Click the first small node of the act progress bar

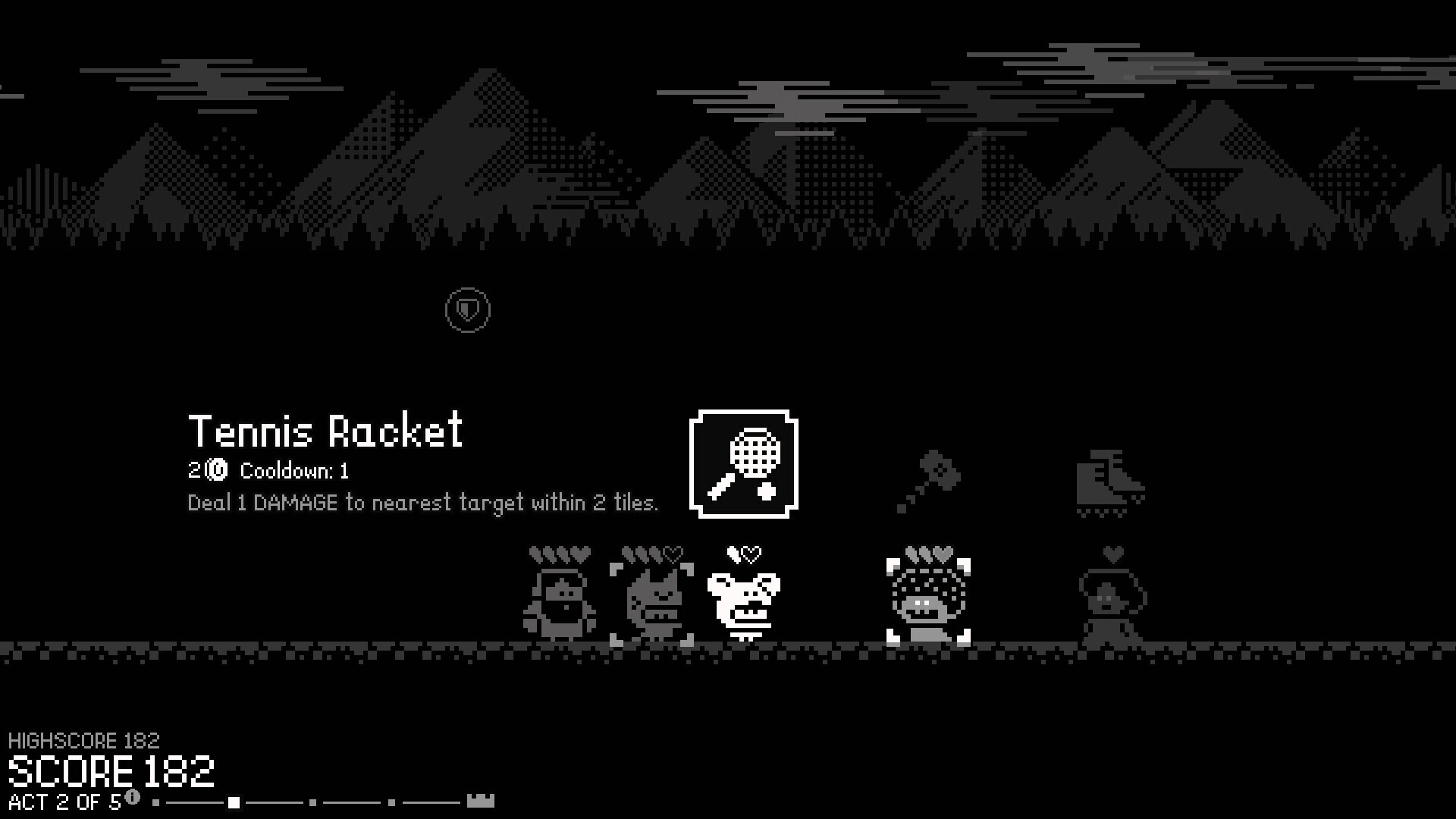tap(155, 801)
